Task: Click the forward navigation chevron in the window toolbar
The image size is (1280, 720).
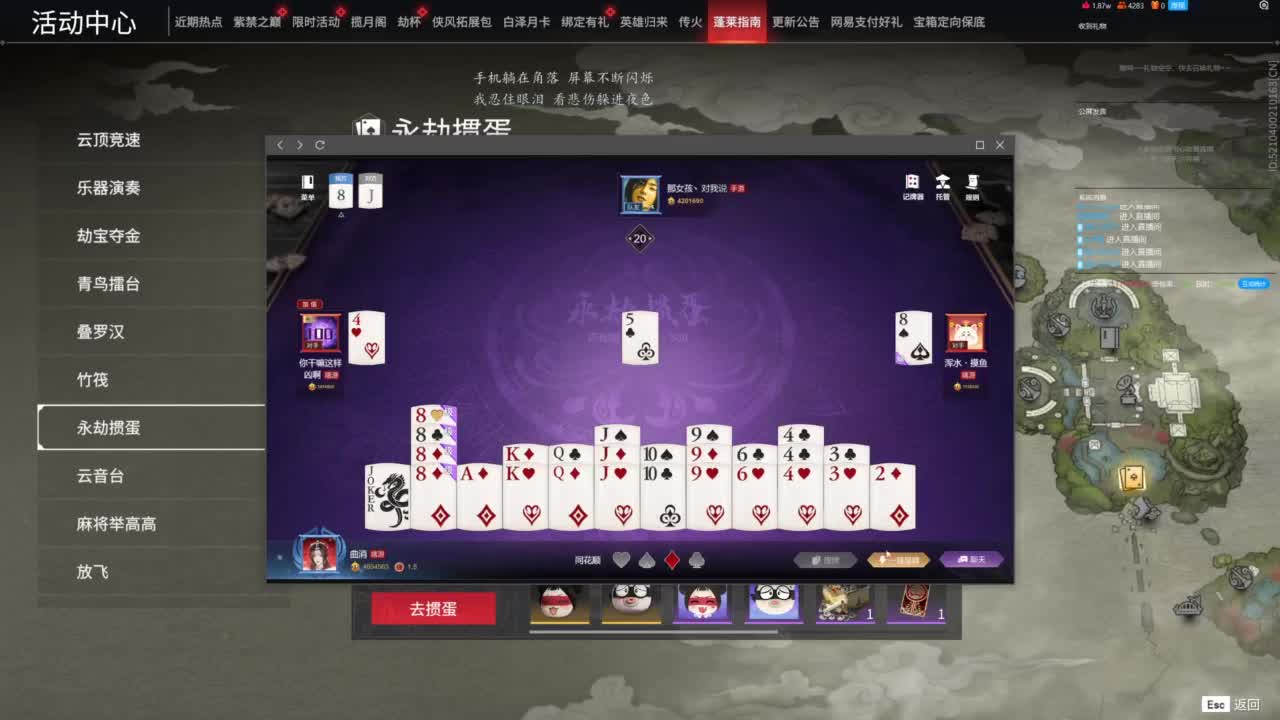Action: 299,145
